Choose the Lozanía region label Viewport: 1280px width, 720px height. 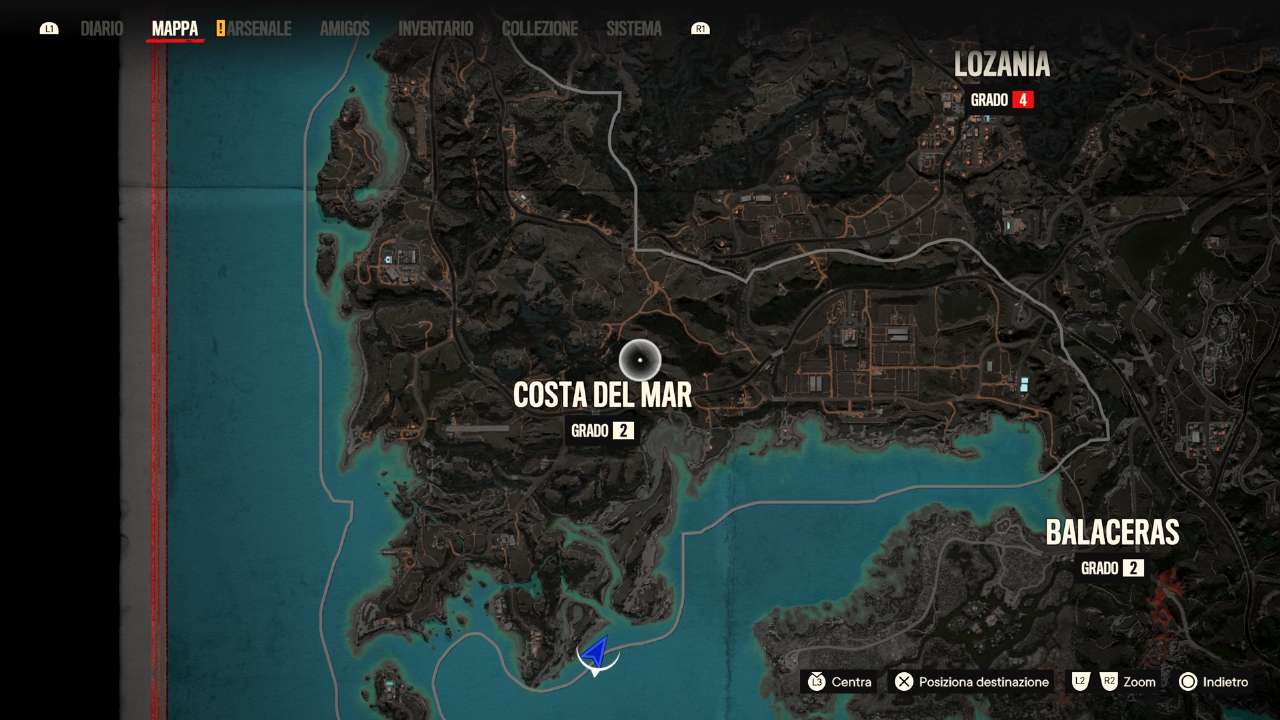point(1002,65)
